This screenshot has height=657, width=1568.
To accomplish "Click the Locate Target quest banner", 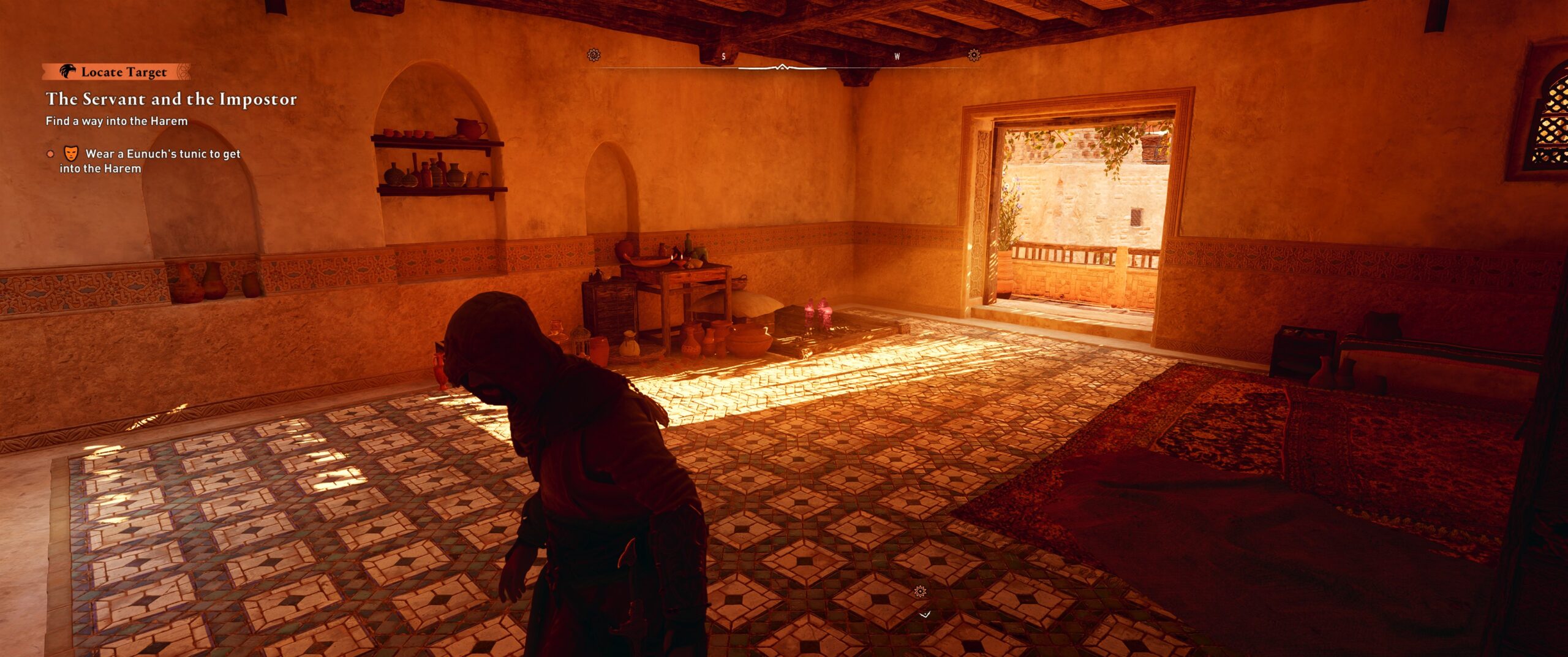I will 116,72.
